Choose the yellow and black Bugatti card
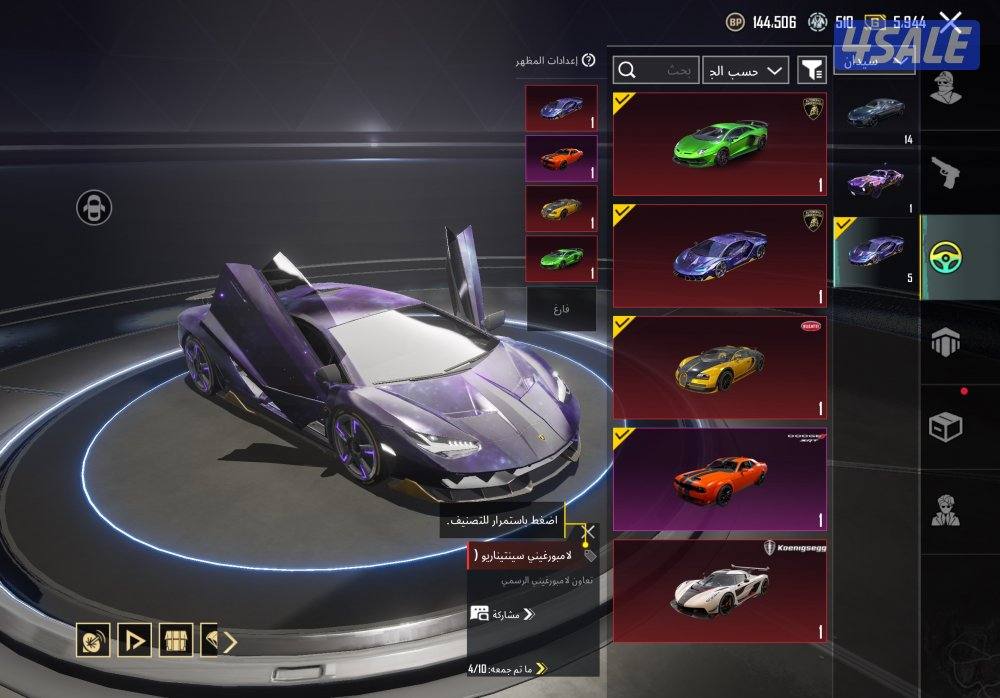The height and width of the screenshot is (698, 1000). point(719,368)
